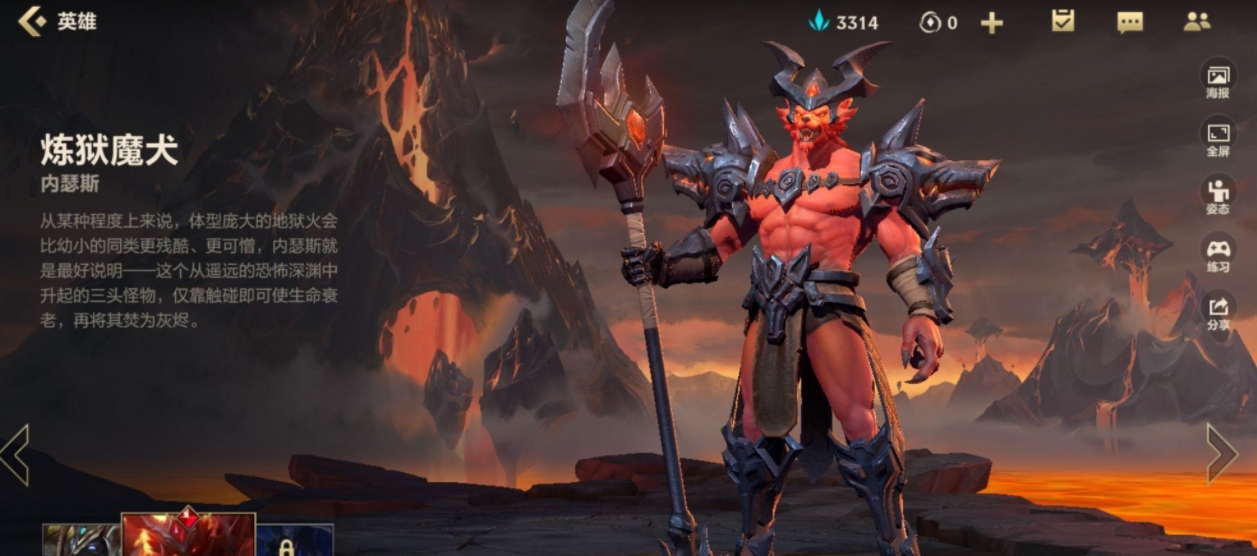Tap the plus button to add currency
Screen dimensions: 1257x556
(991, 23)
